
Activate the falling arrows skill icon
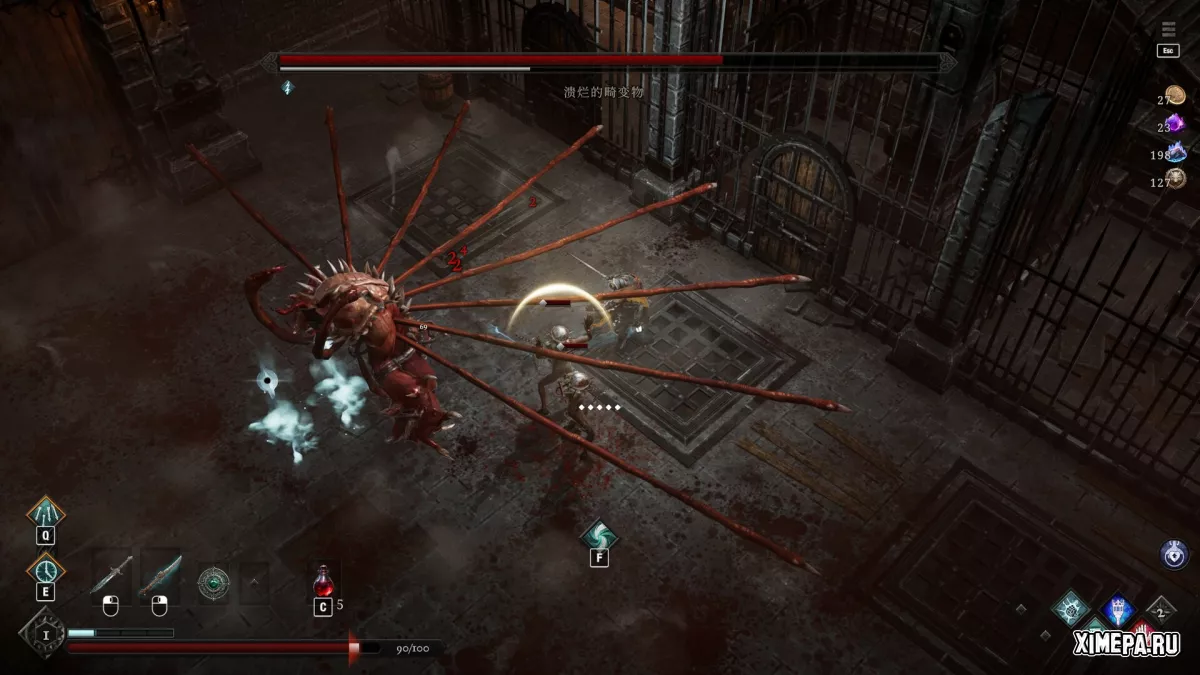coord(45,514)
